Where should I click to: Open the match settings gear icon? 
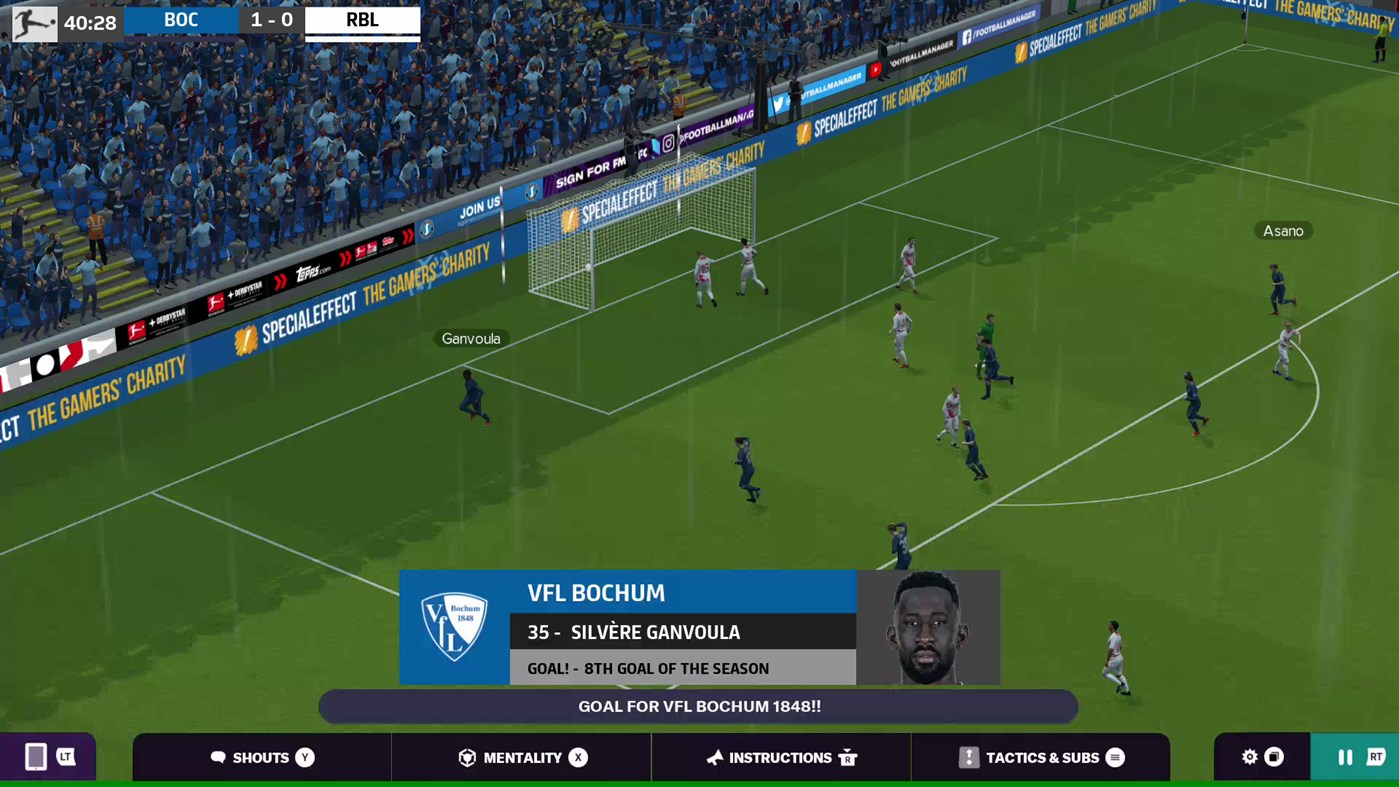1249,757
